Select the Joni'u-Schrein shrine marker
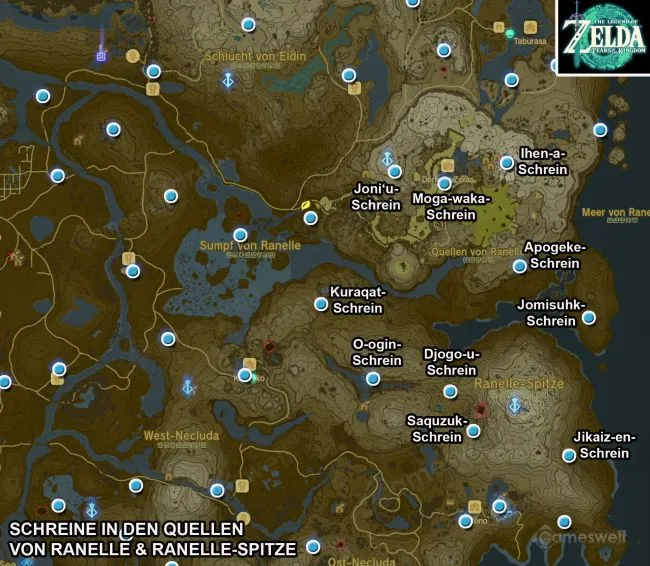The width and height of the screenshot is (650, 566). [395, 172]
